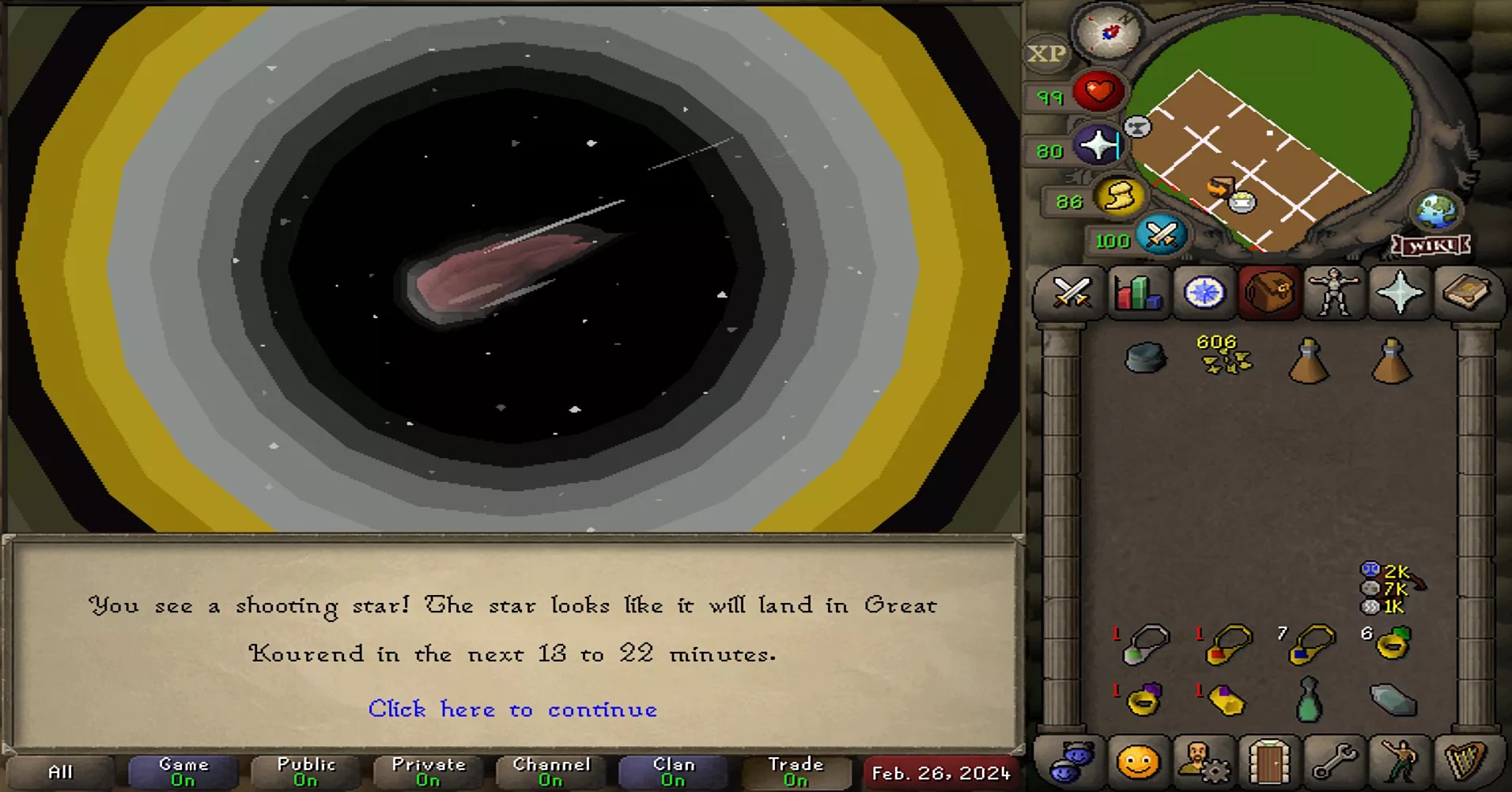This screenshot has height=792, width=1512.
Task: Open the Prayer tab
Action: point(1401,294)
